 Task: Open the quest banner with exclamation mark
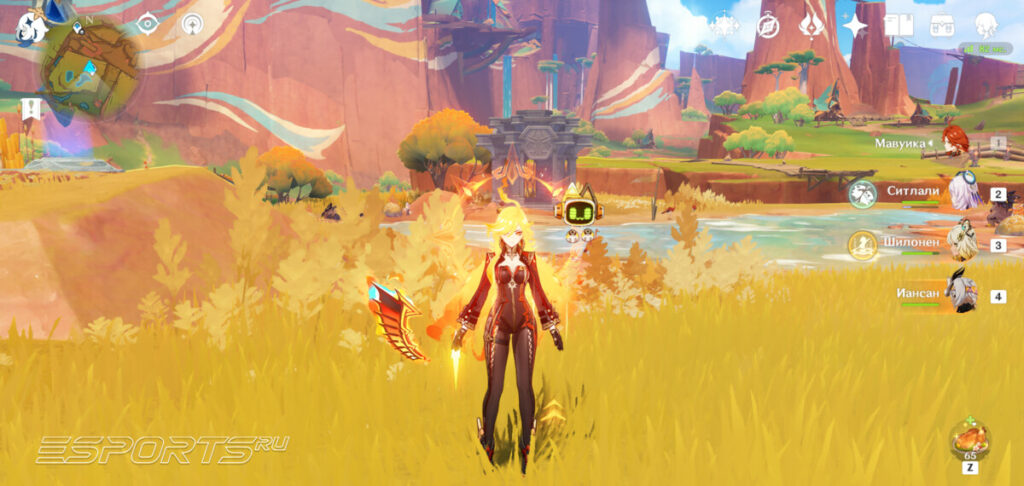coord(30,109)
